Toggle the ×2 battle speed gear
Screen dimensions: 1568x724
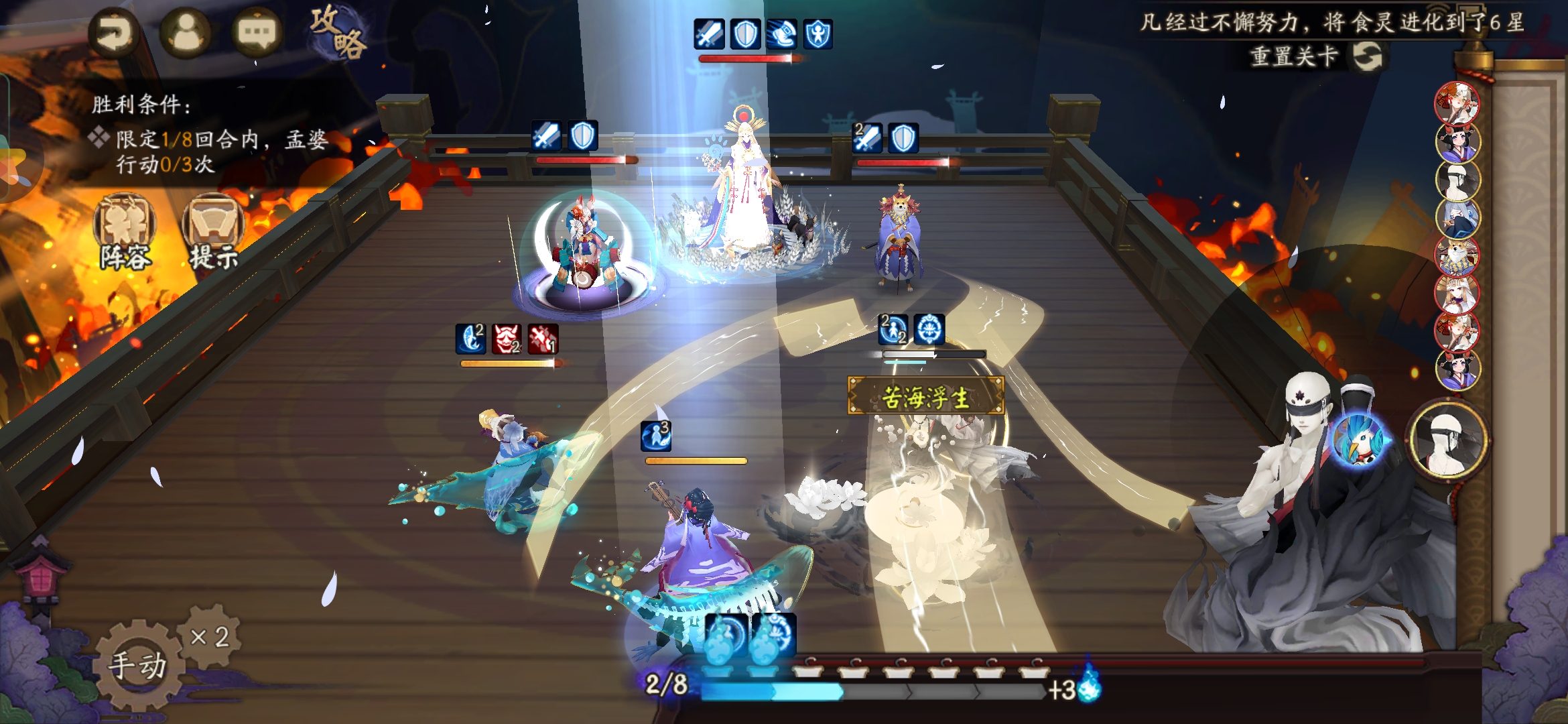coord(210,636)
